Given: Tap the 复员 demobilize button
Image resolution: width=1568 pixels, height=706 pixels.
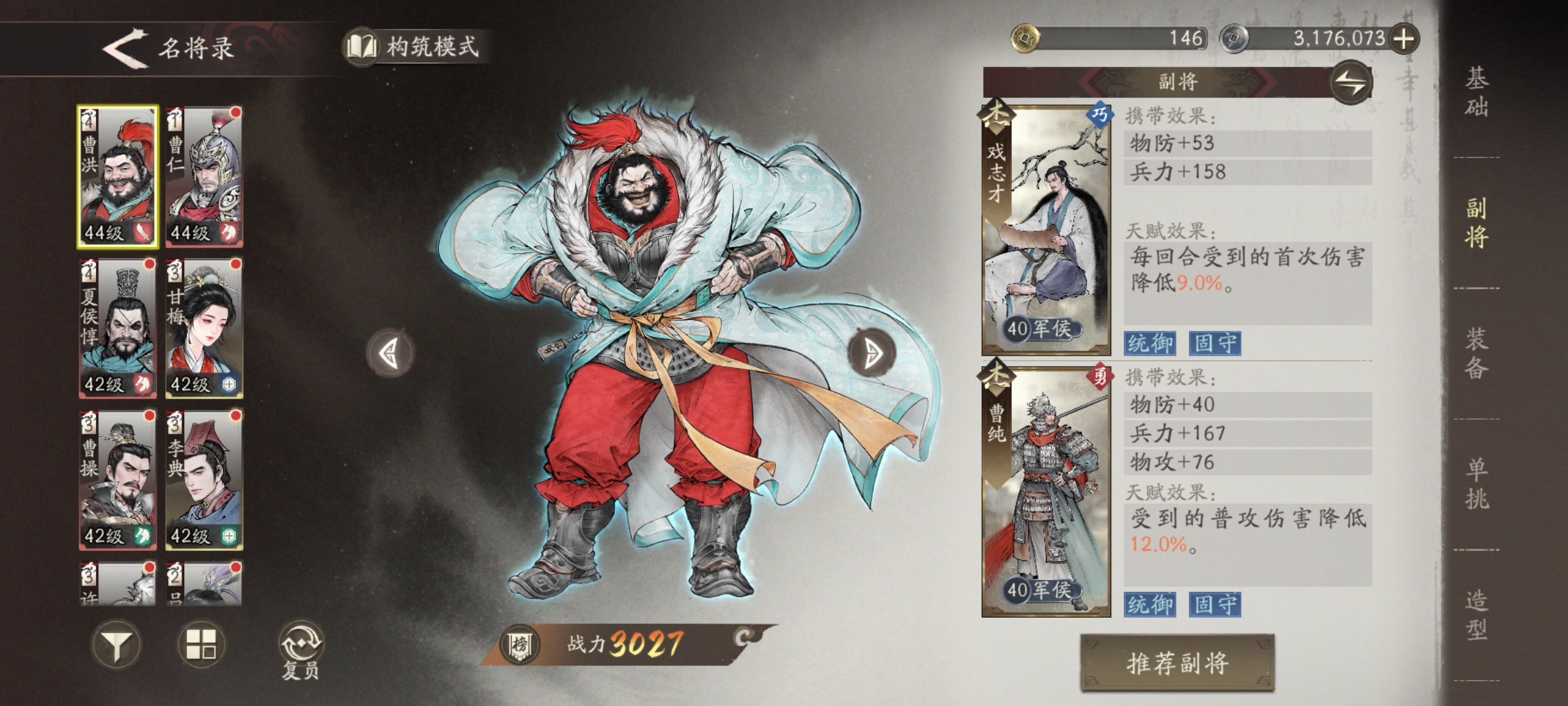Looking at the screenshot, I should click(301, 650).
